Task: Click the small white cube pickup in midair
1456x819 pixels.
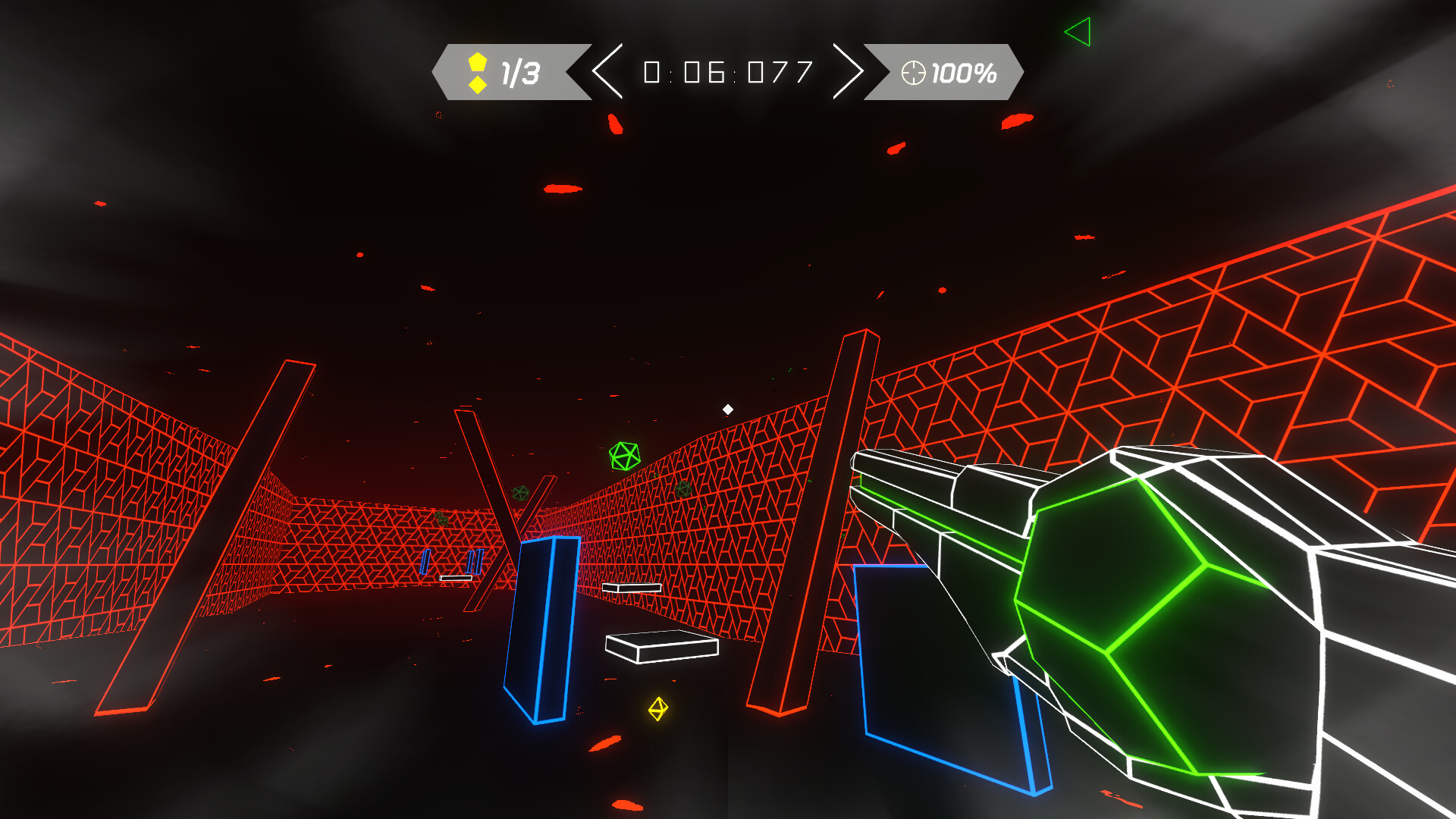Action: tap(730, 408)
